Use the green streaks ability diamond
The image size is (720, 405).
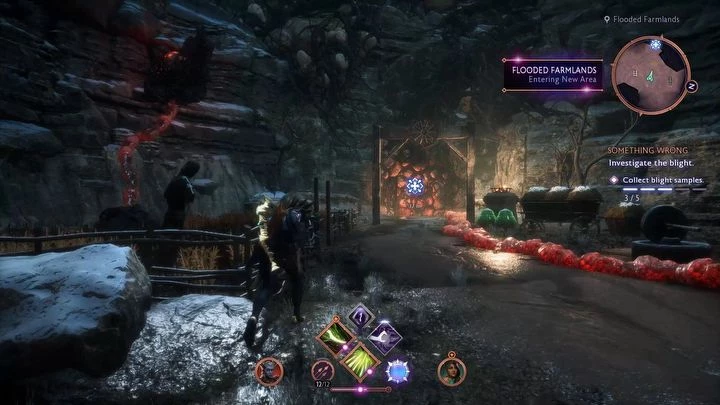click(358, 363)
